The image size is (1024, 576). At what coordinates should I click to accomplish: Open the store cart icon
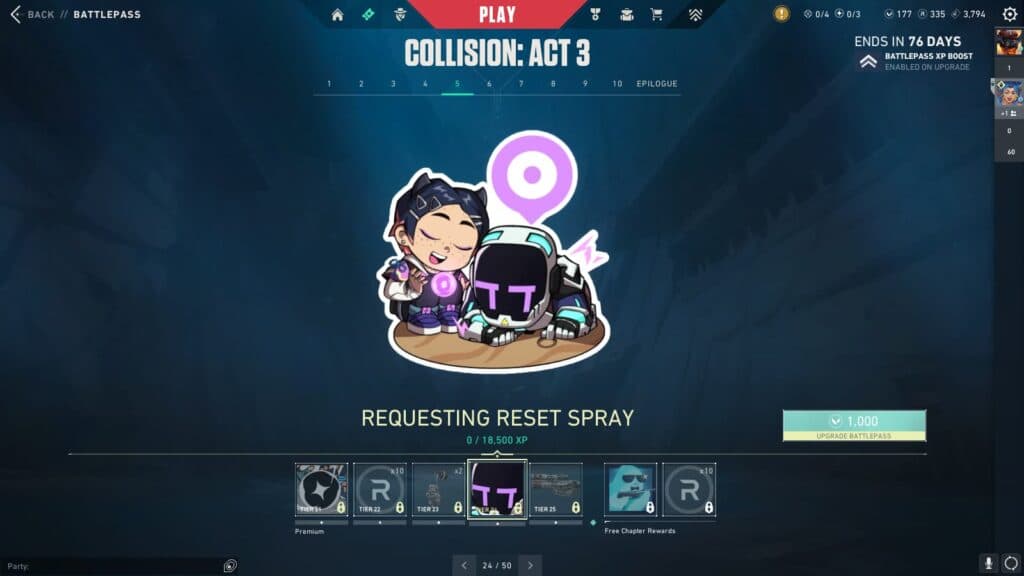657,15
